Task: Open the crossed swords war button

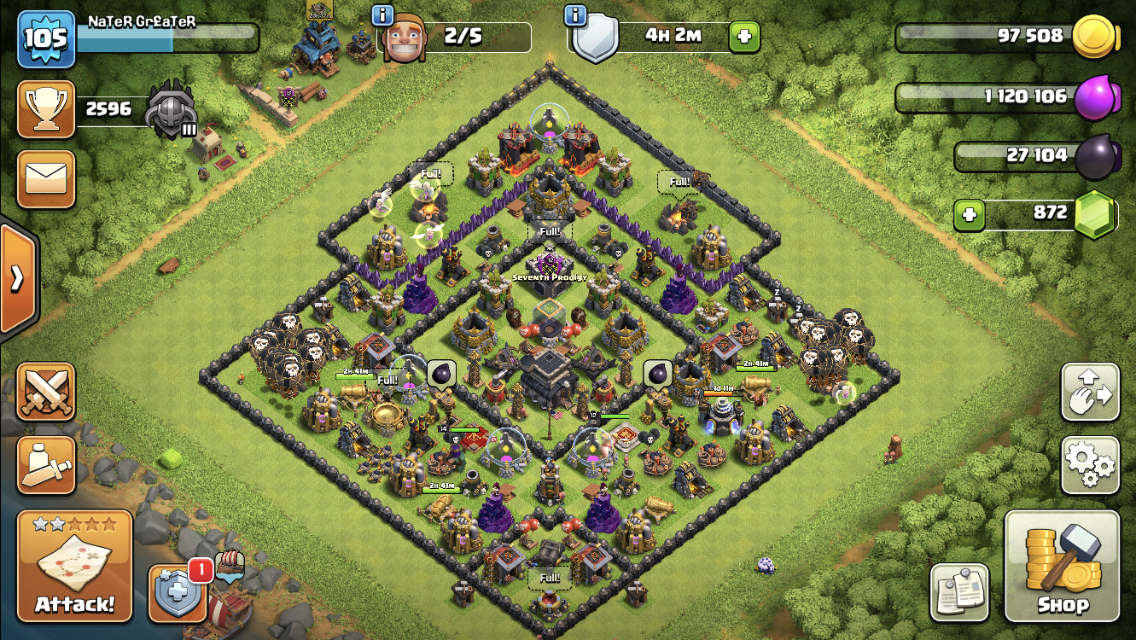Action: click(x=46, y=391)
